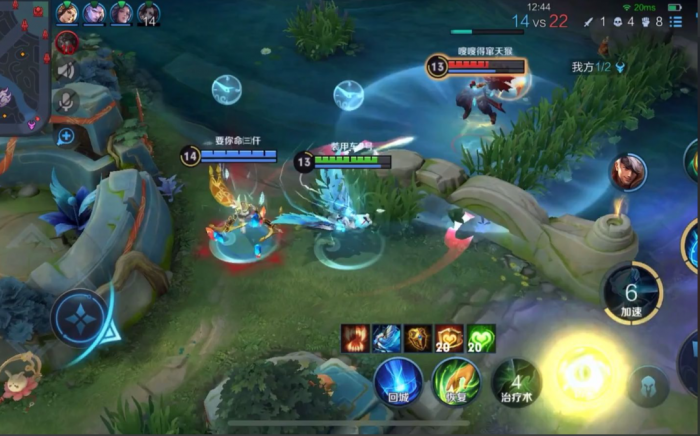
Task: Select the first teammate portrait
Action: click(67, 13)
